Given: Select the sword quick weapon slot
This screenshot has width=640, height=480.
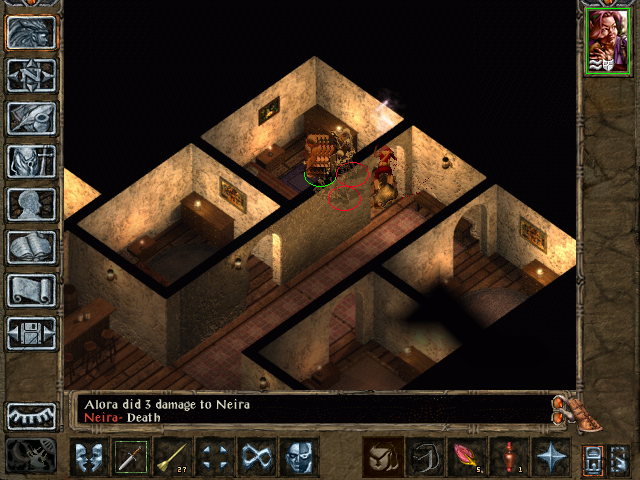Looking at the screenshot, I should tap(131, 457).
